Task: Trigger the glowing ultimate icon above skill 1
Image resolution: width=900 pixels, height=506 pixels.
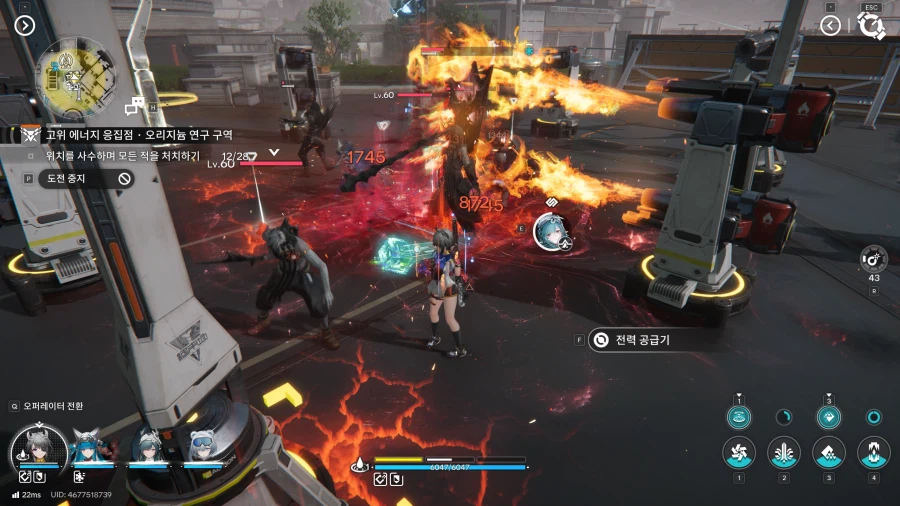Action: coord(739,417)
